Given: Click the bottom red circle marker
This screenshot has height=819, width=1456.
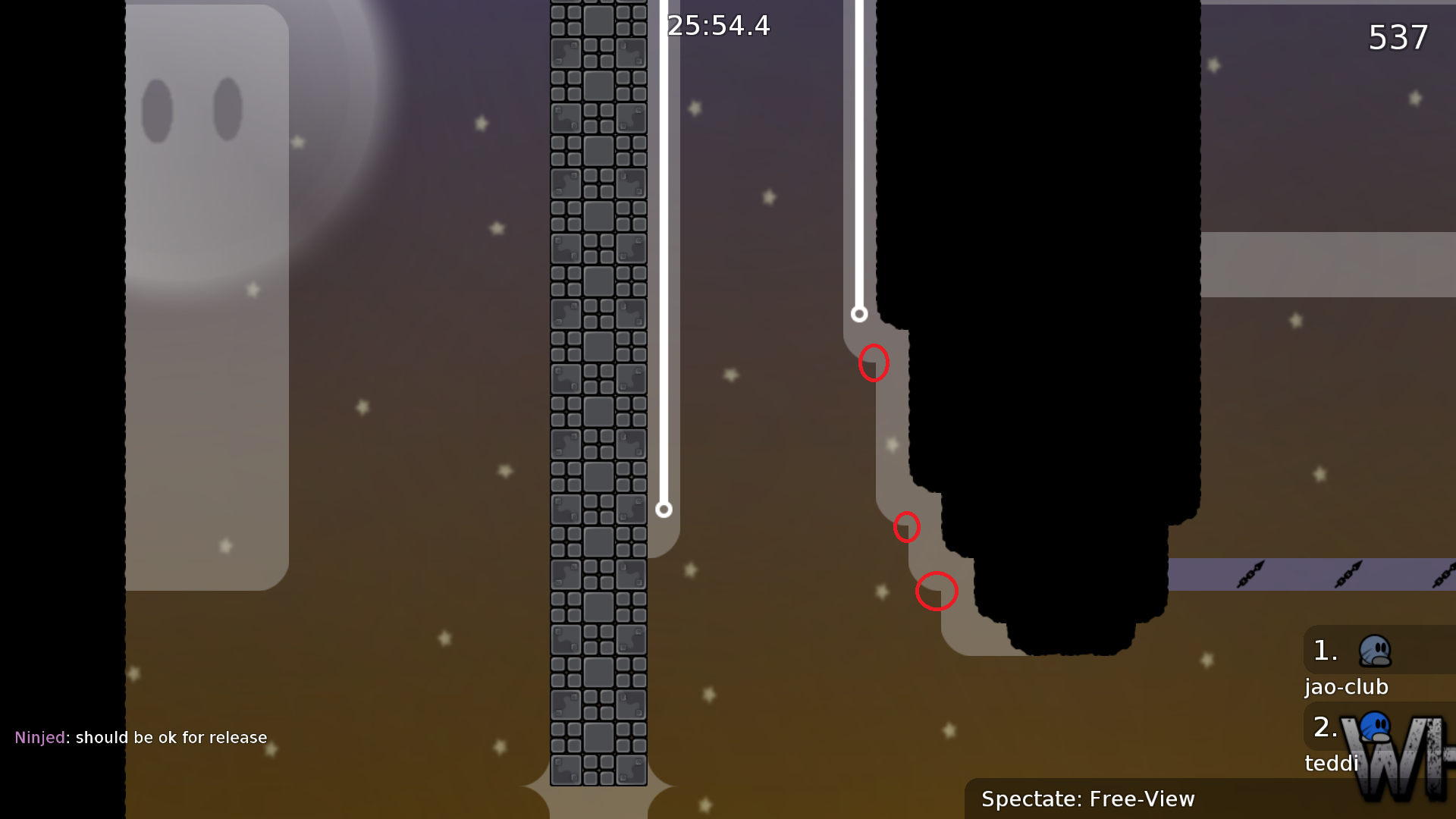Looking at the screenshot, I should point(937,592).
